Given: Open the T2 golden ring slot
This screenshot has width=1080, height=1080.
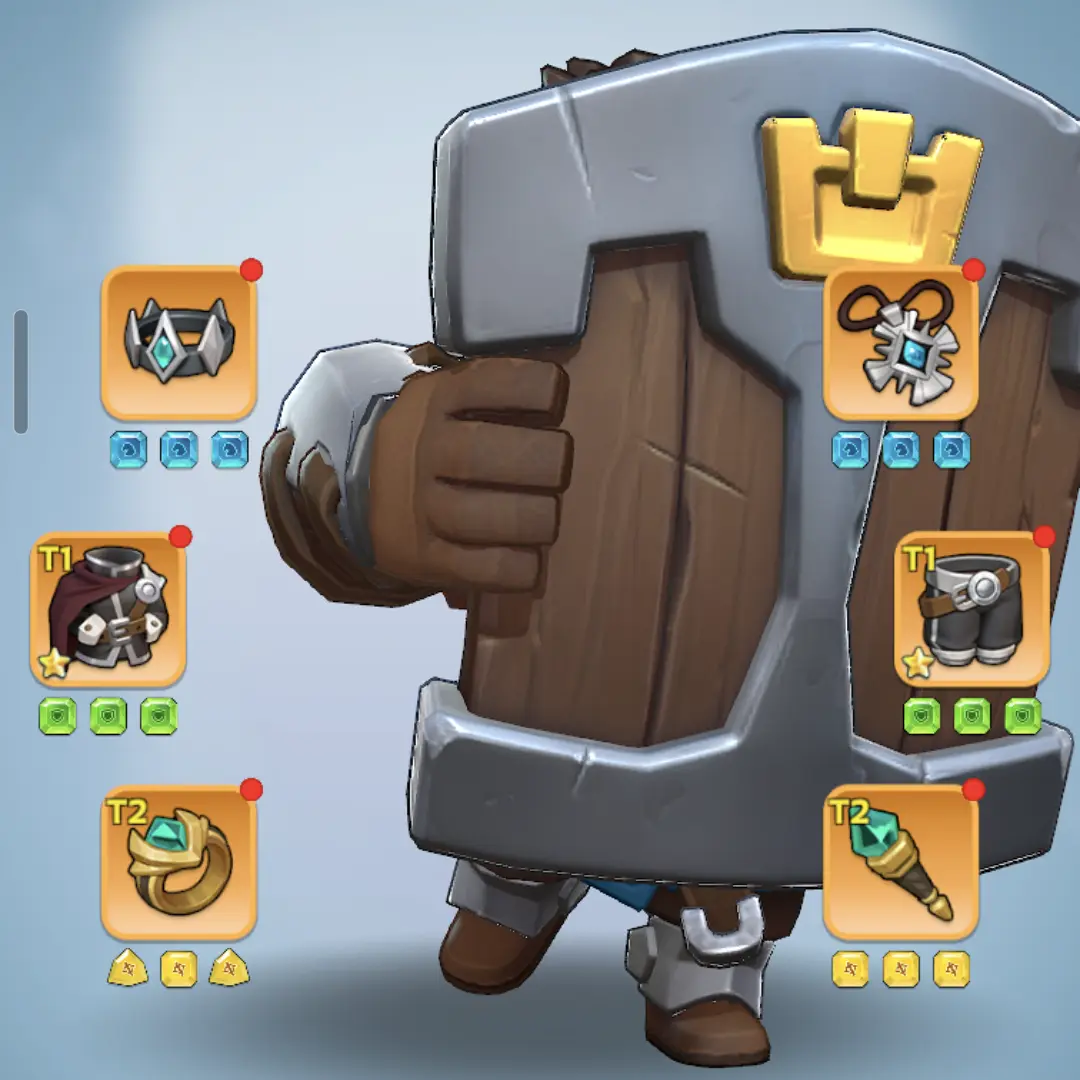Looking at the screenshot, I should point(179,862).
